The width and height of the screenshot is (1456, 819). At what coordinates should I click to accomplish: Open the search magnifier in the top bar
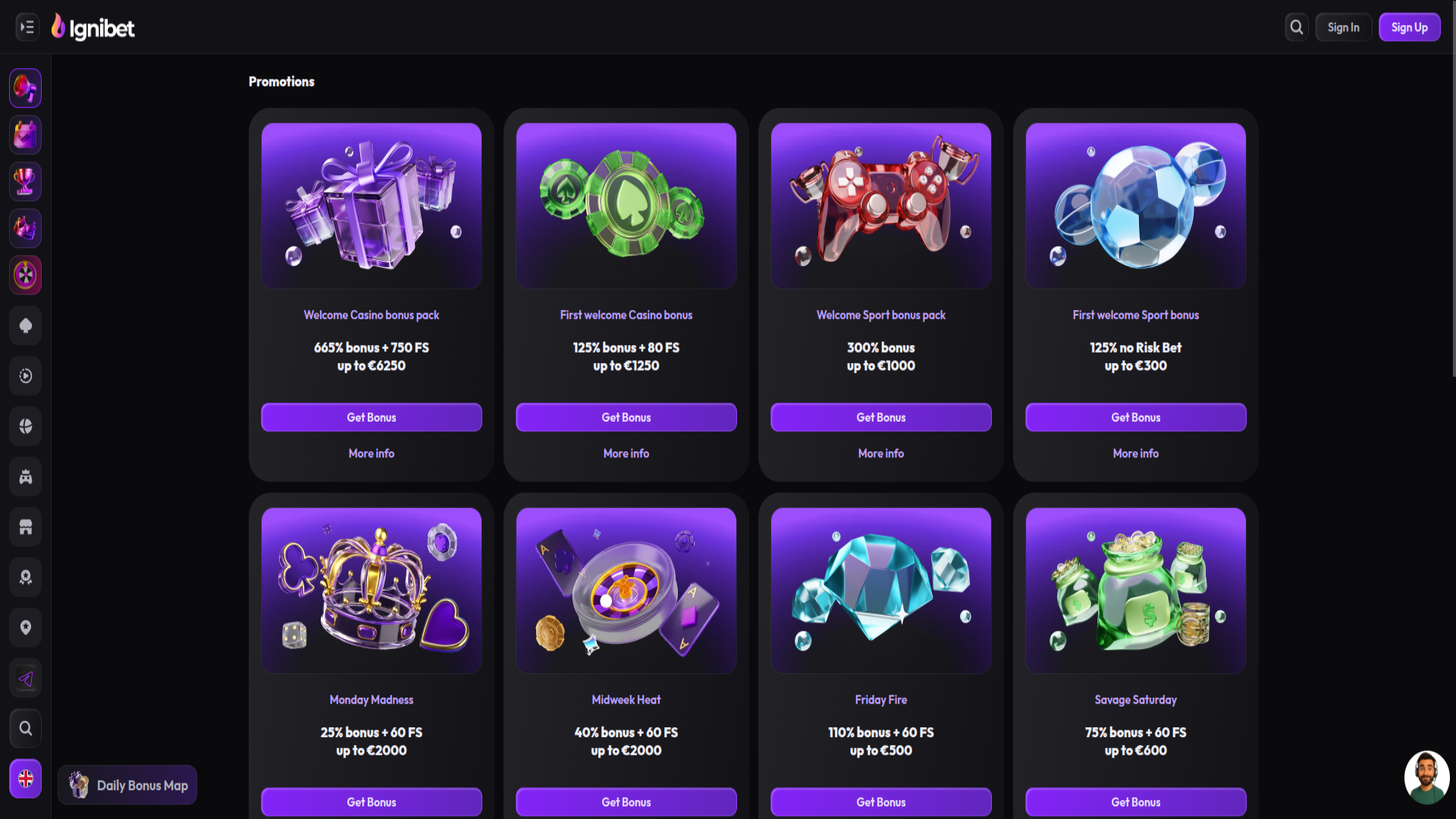tap(1296, 27)
